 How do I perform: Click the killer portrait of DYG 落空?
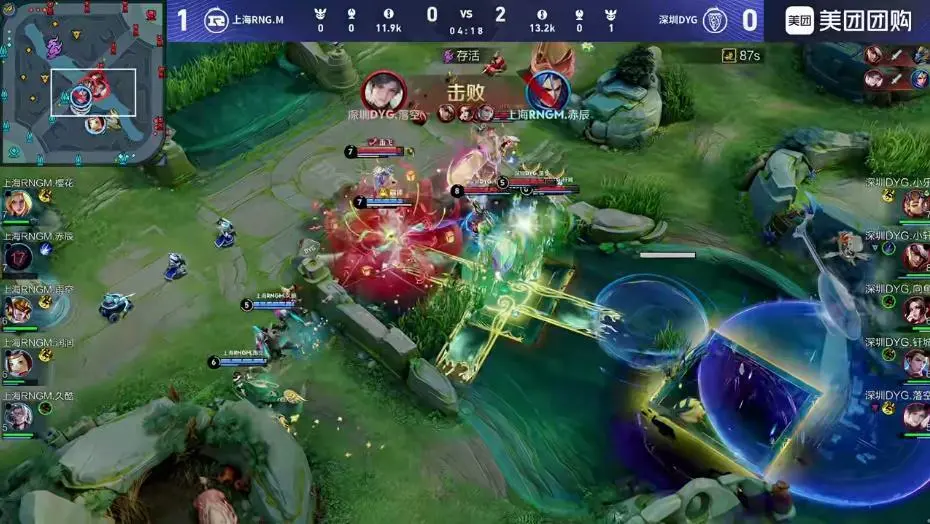click(383, 92)
